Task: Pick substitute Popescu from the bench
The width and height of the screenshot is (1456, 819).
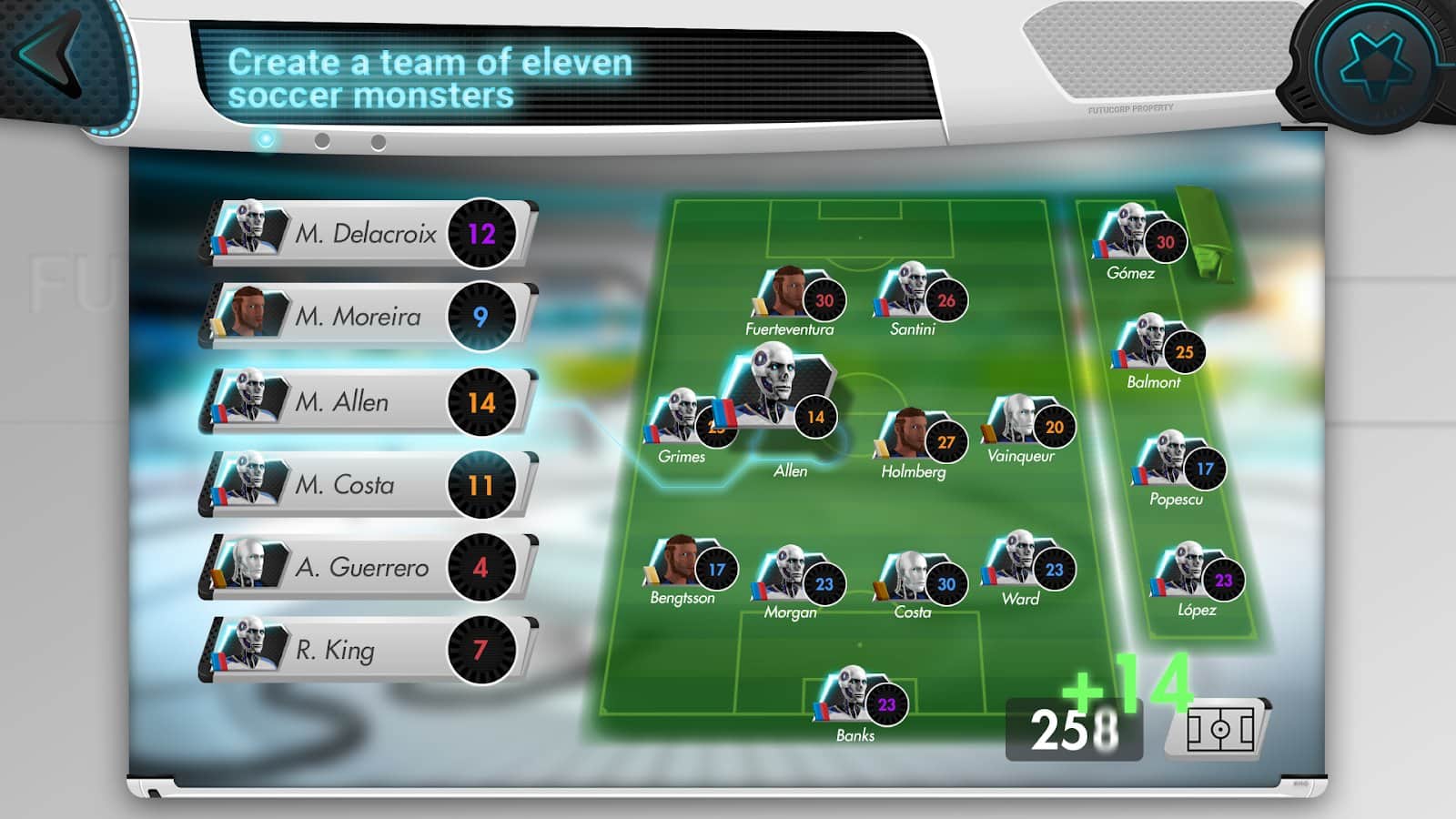Action: pos(1178,467)
